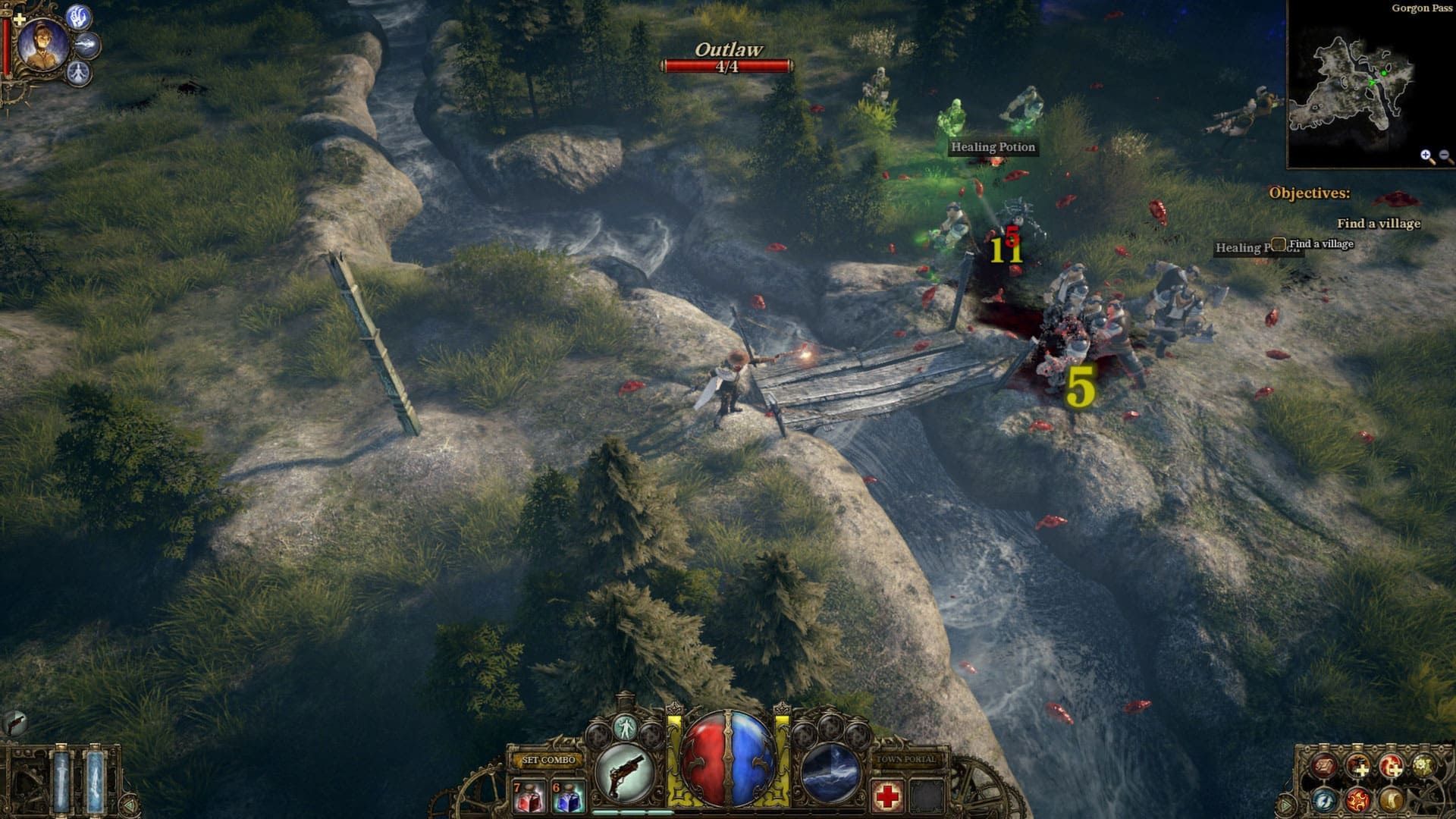Viewport: 1456px width, 819px height.
Task: Click the red-blue rage sphere
Action: point(730,760)
